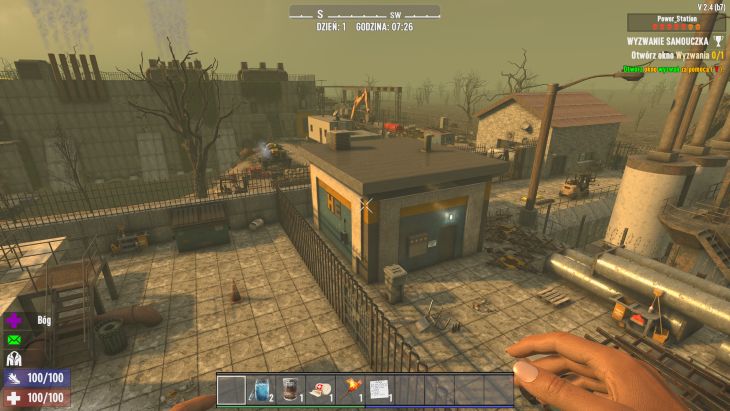The image size is (730, 411).
Task: Select the bandage hotbar slot
Action: point(320,389)
